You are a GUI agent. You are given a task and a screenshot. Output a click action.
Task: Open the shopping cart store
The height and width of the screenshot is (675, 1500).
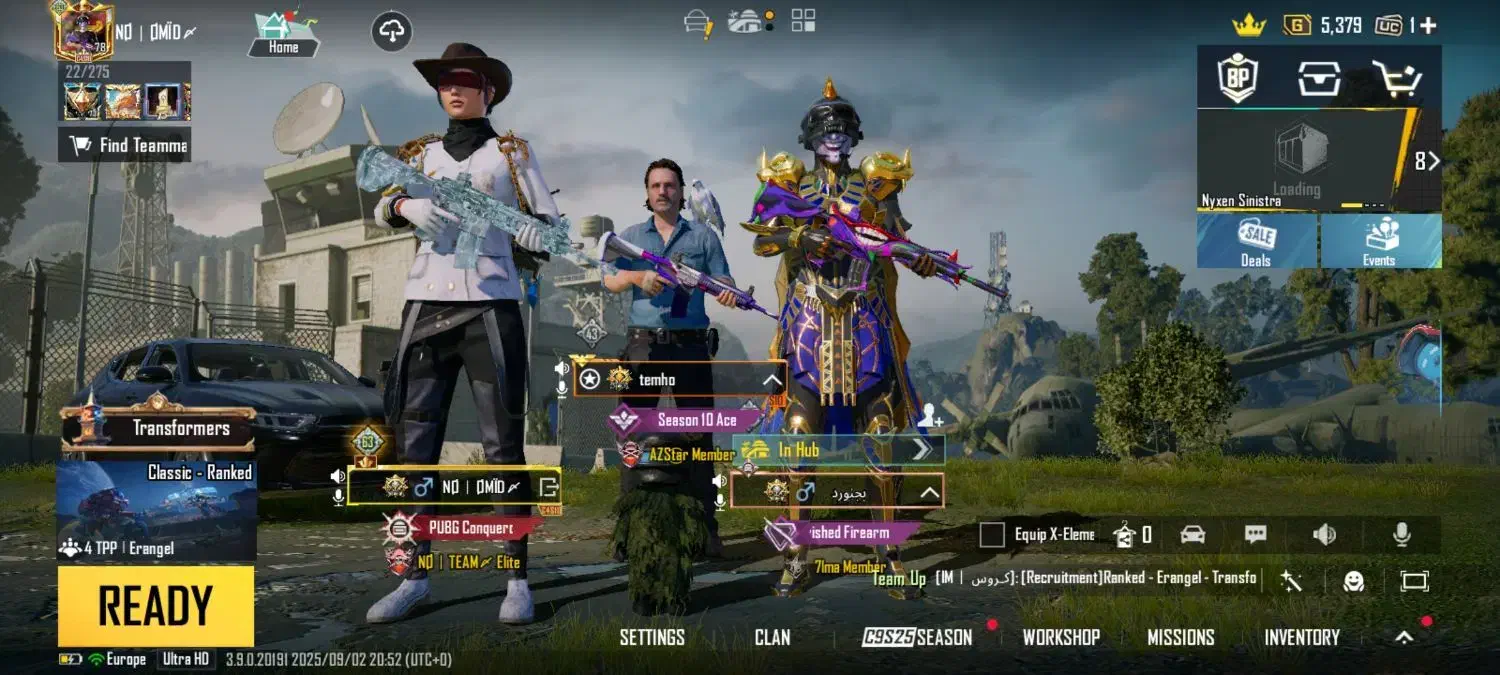tap(1395, 78)
